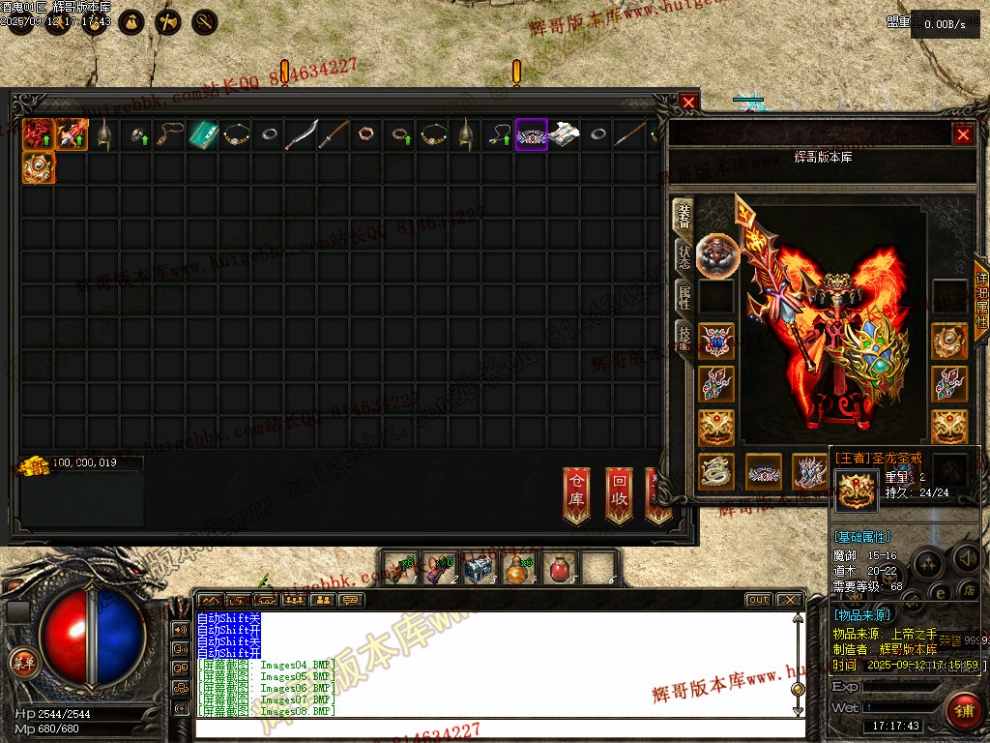Open the skills (技能) tab
990x743 pixels.
(684, 337)
